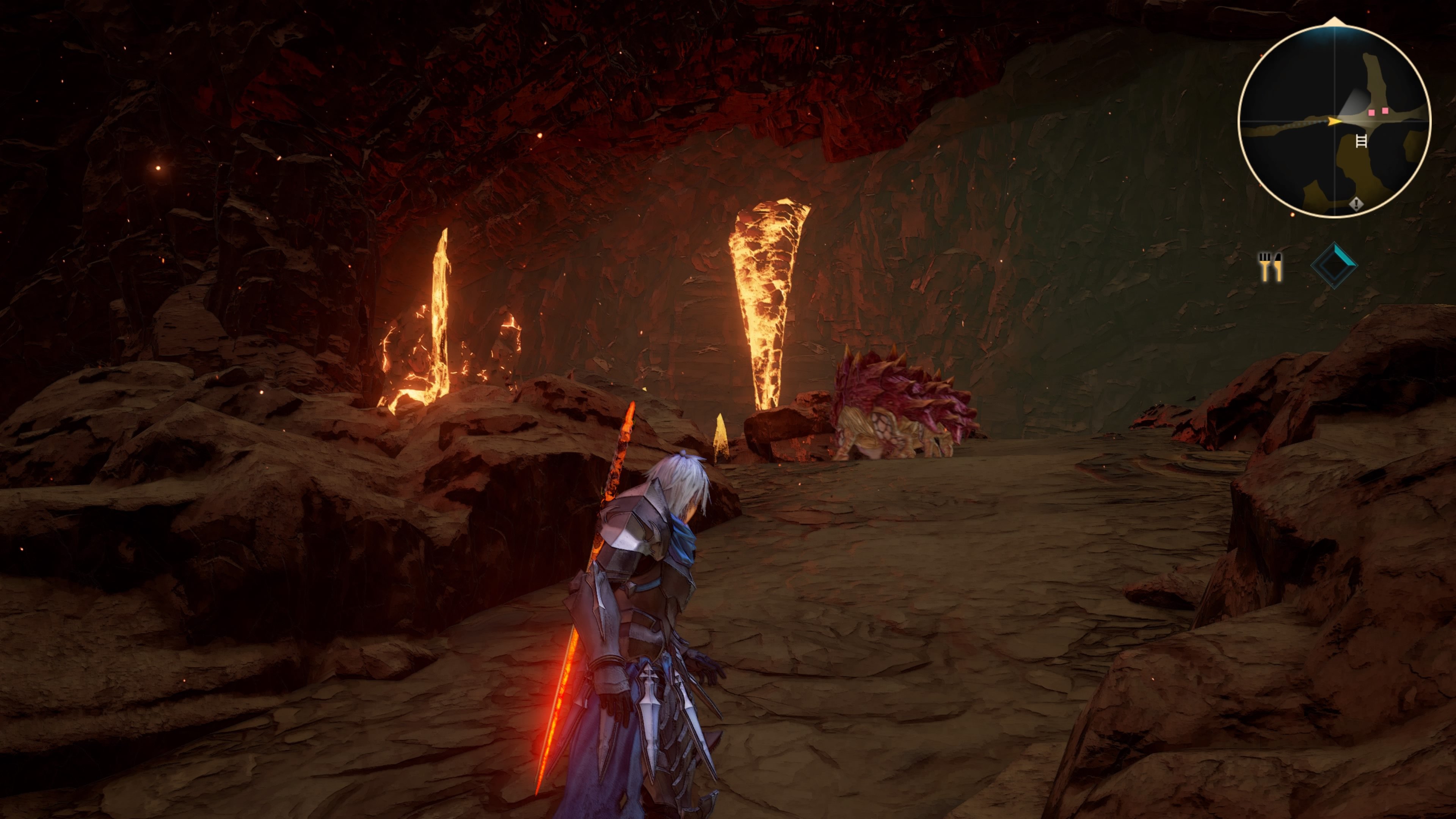The image size is (1456, 819).
Task: Toggle the CP display by clicking the diamond emblem
Action: click(x=1335, y=266)
